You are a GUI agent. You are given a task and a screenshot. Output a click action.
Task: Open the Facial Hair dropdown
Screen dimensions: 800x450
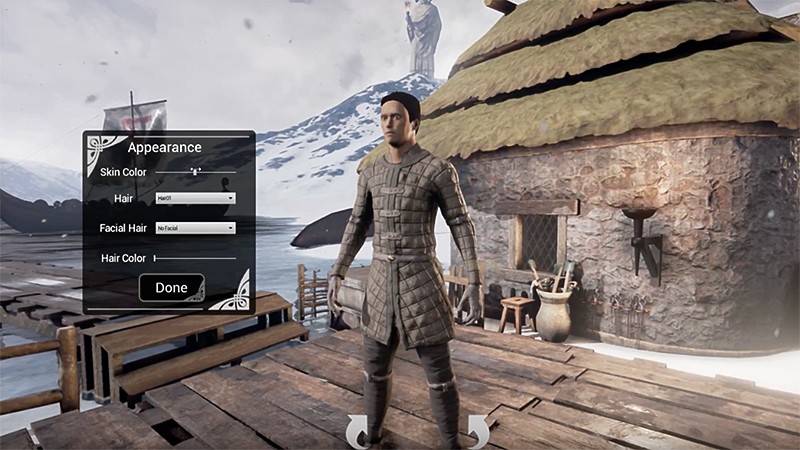[195, 228]
